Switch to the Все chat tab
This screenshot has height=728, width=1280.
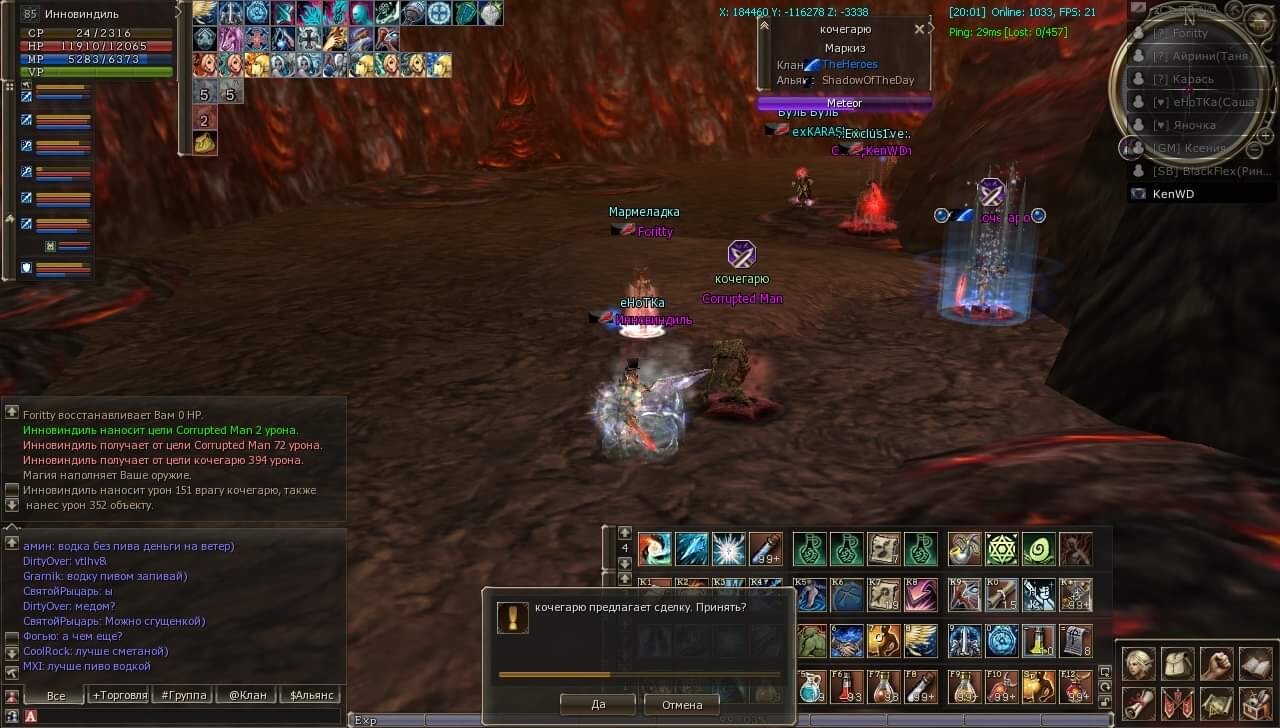tap(56, 695)
